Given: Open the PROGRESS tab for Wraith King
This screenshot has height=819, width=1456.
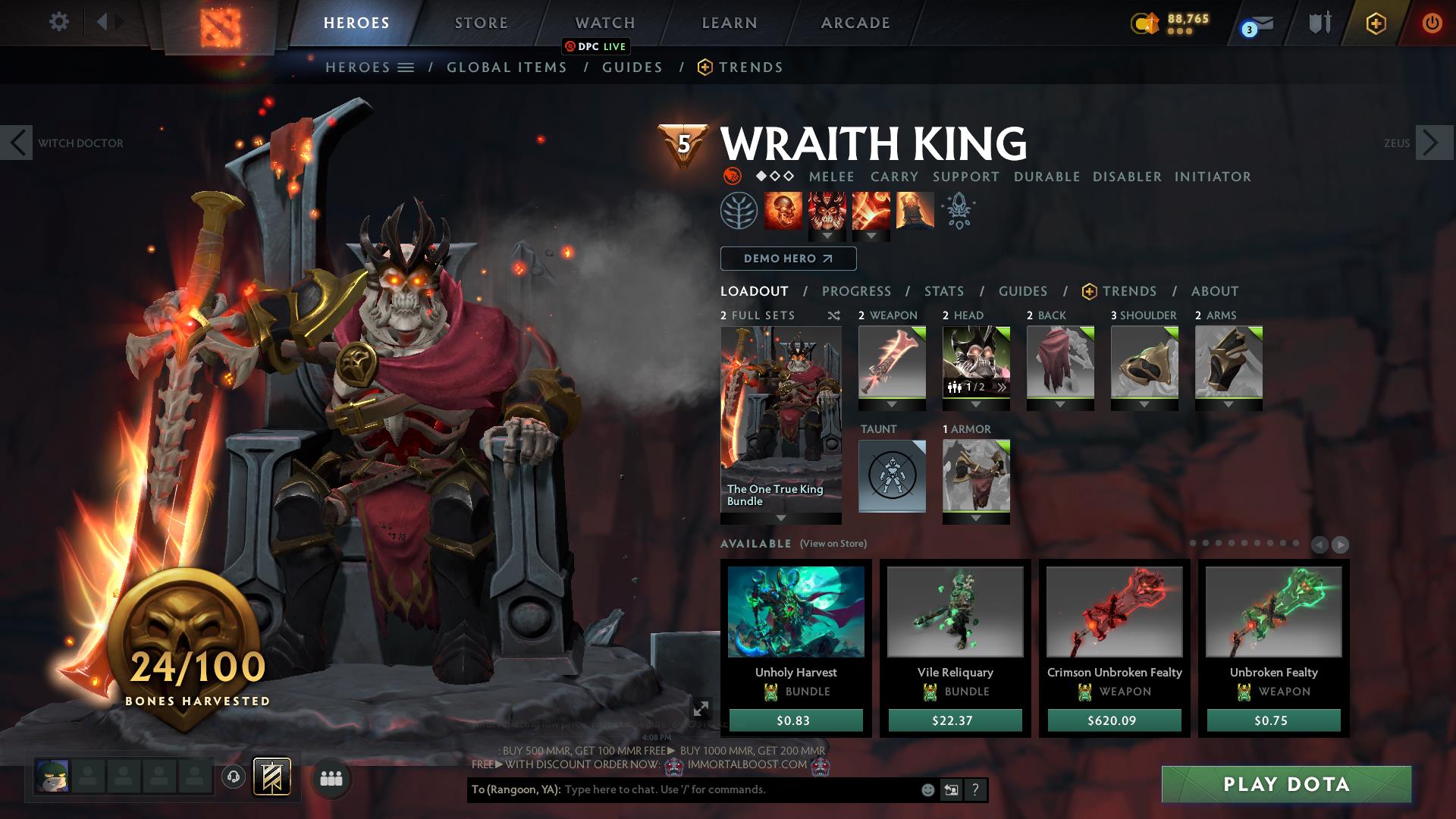Looking at the screenshot, I should point(857,291).
